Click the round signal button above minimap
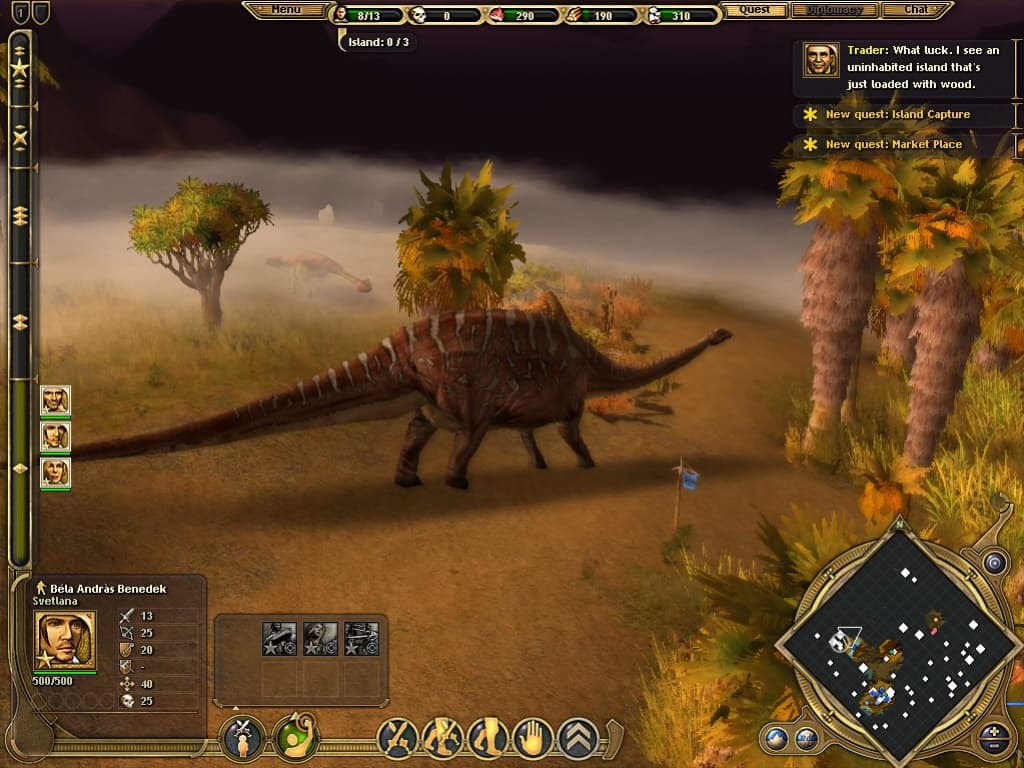 coord(993,563)
